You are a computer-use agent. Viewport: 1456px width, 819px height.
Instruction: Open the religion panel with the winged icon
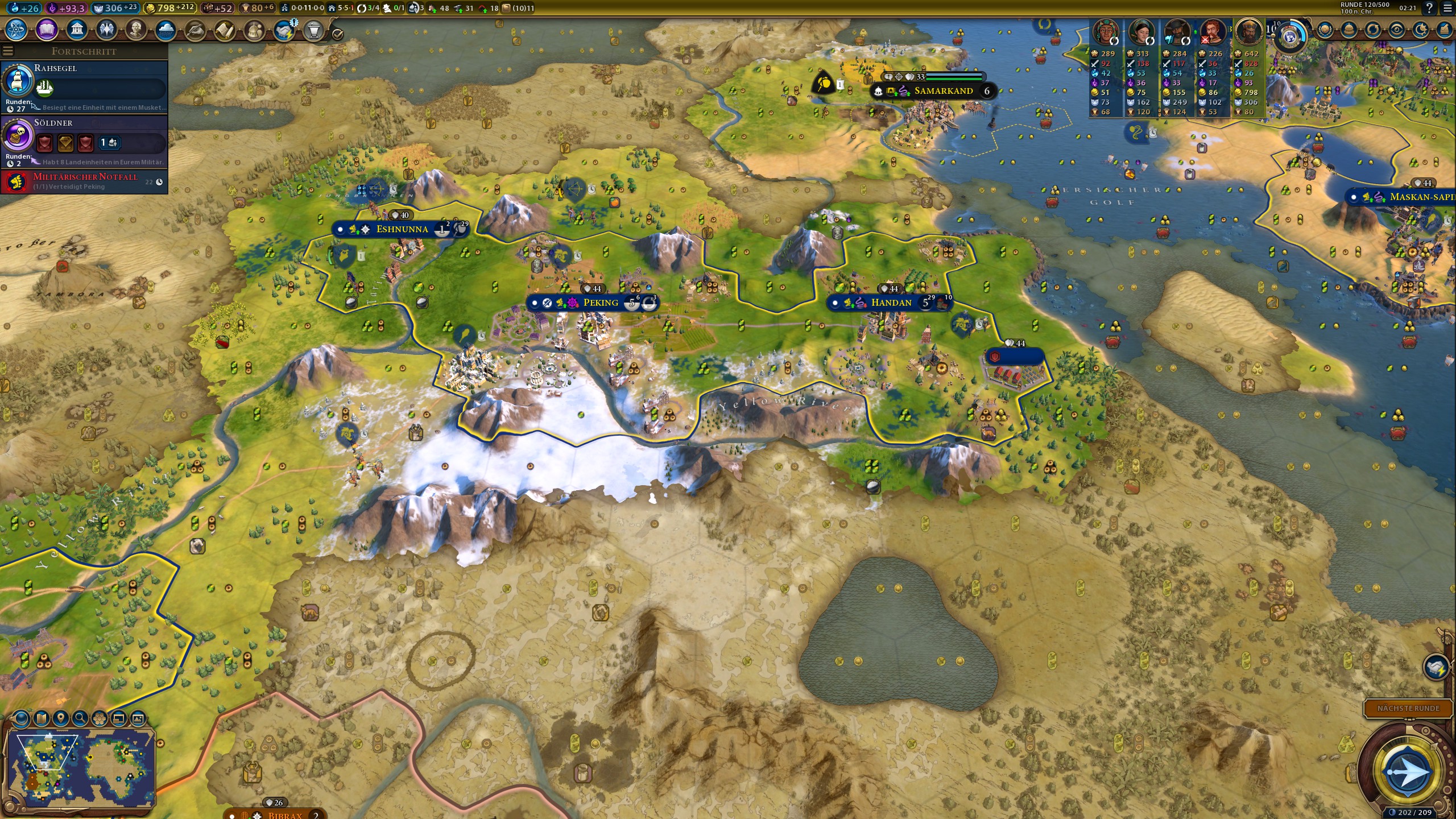[106, 30]
